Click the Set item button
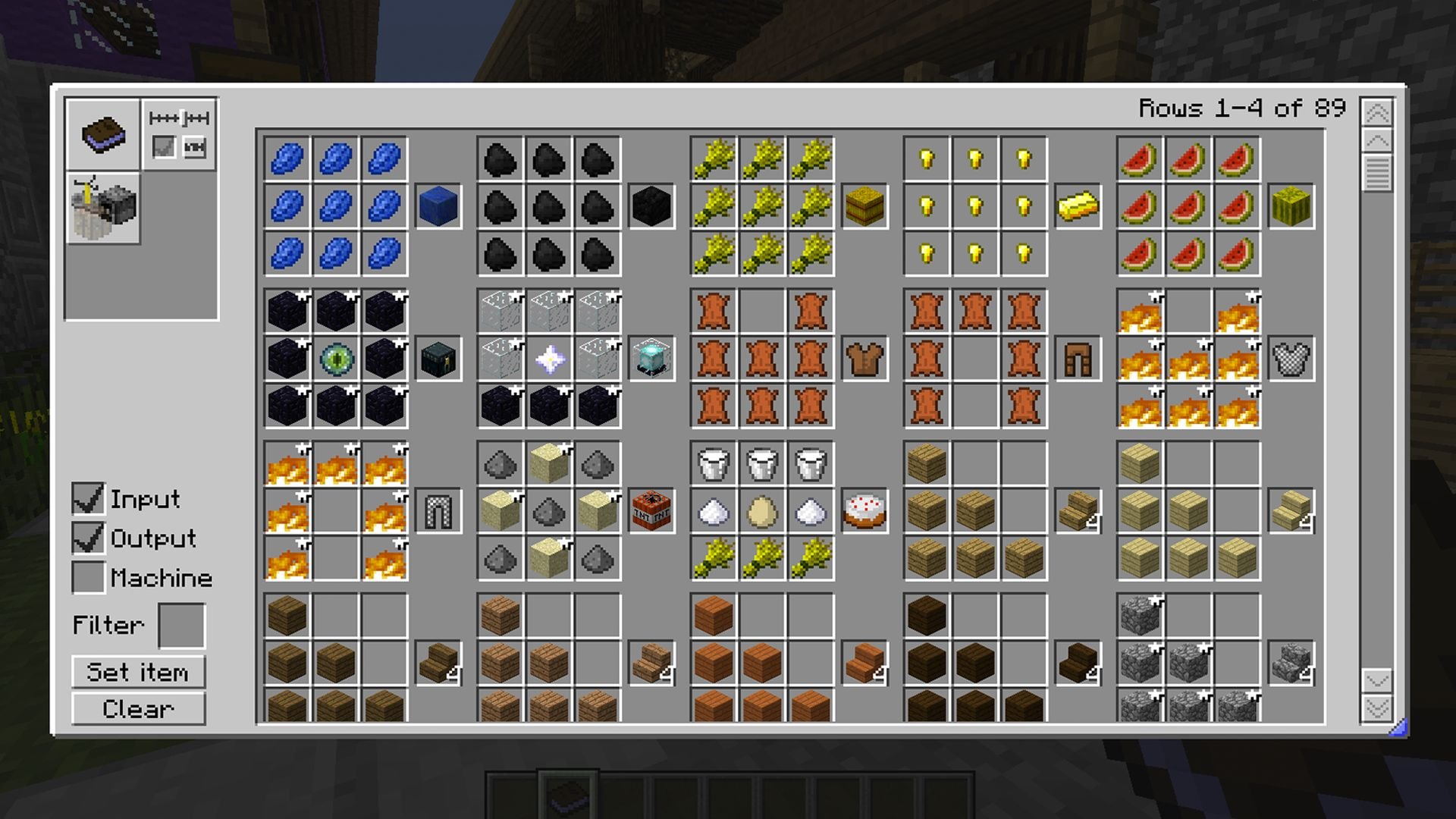Viewport: 1456px width, 819px height. click(x=138, y=673)
